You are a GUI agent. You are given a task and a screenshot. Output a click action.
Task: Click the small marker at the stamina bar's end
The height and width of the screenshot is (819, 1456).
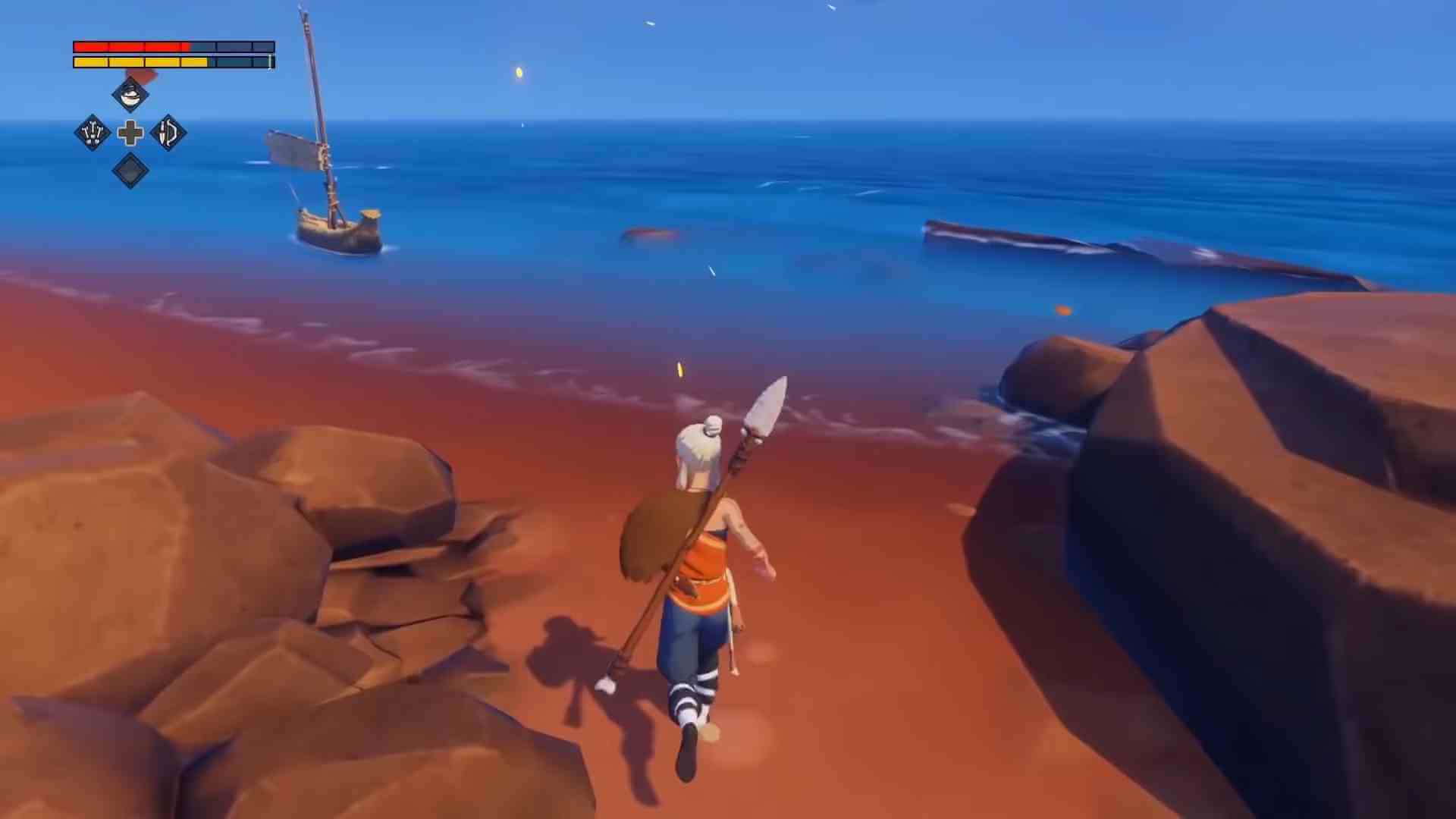coord(271,62)
